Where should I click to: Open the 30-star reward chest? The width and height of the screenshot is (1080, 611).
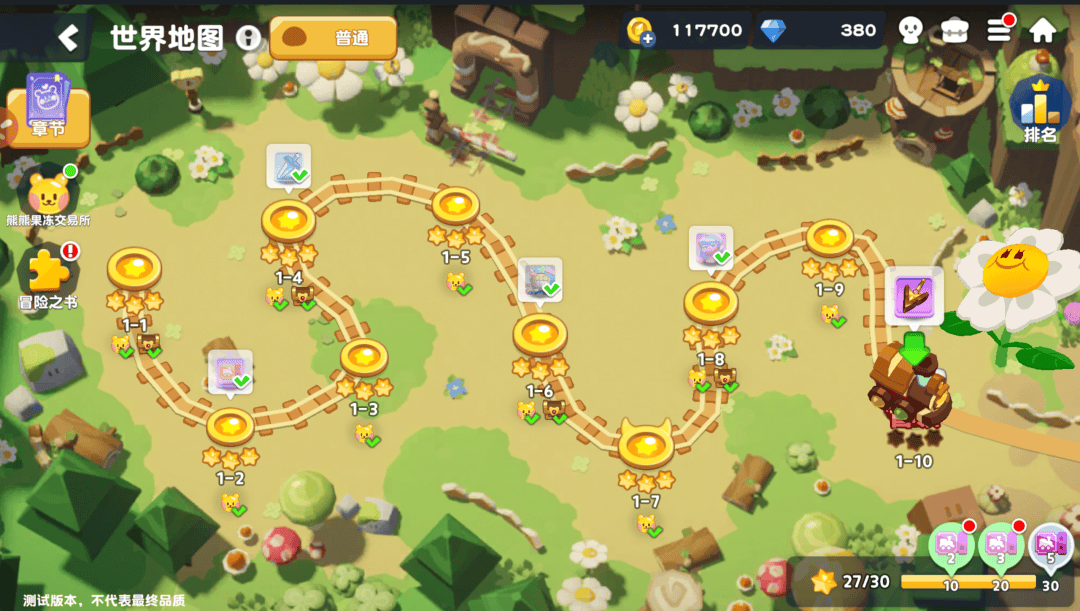(1049, 545)
